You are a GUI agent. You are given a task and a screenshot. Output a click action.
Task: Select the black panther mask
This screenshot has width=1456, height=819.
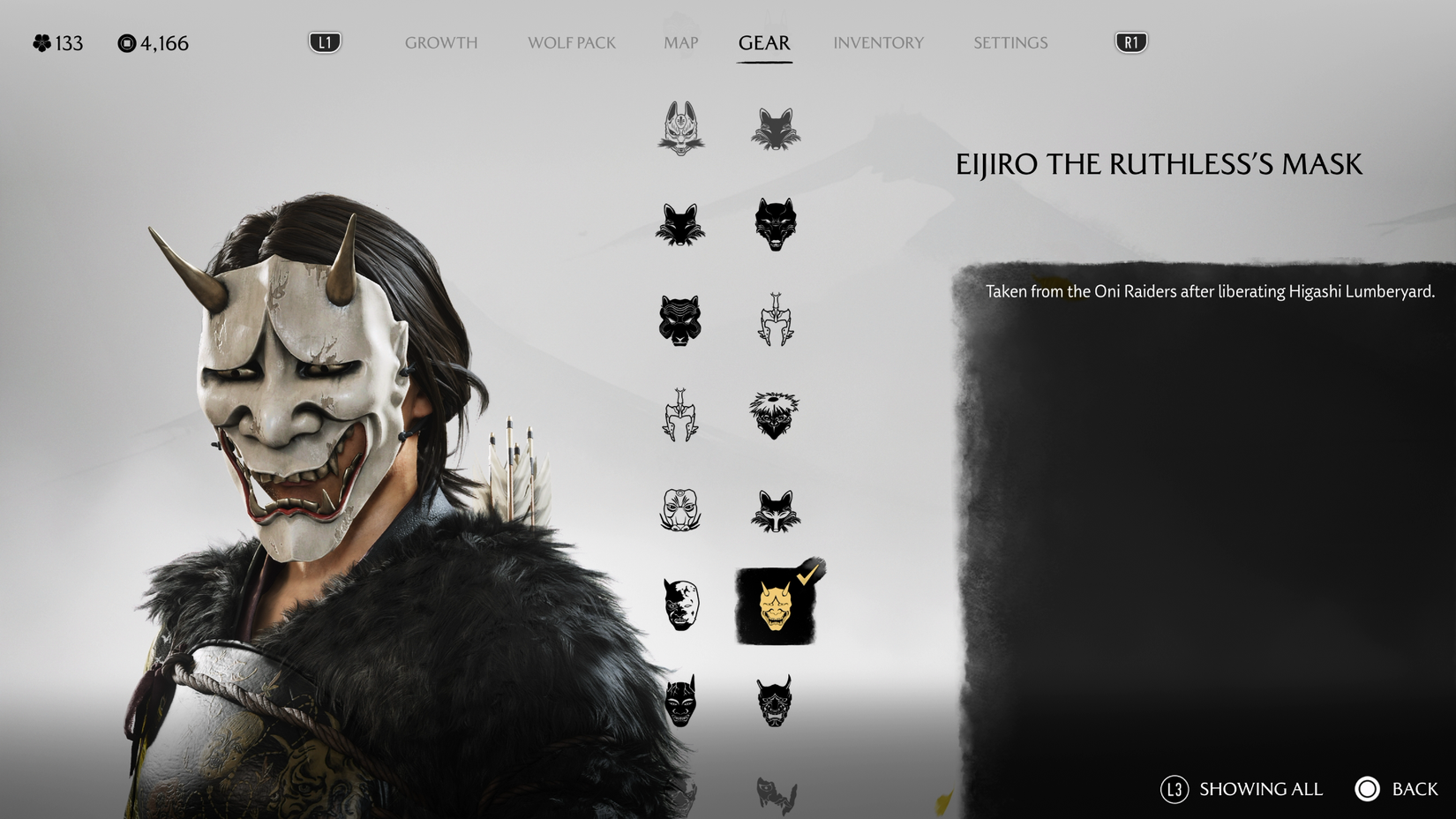(679, 320)
